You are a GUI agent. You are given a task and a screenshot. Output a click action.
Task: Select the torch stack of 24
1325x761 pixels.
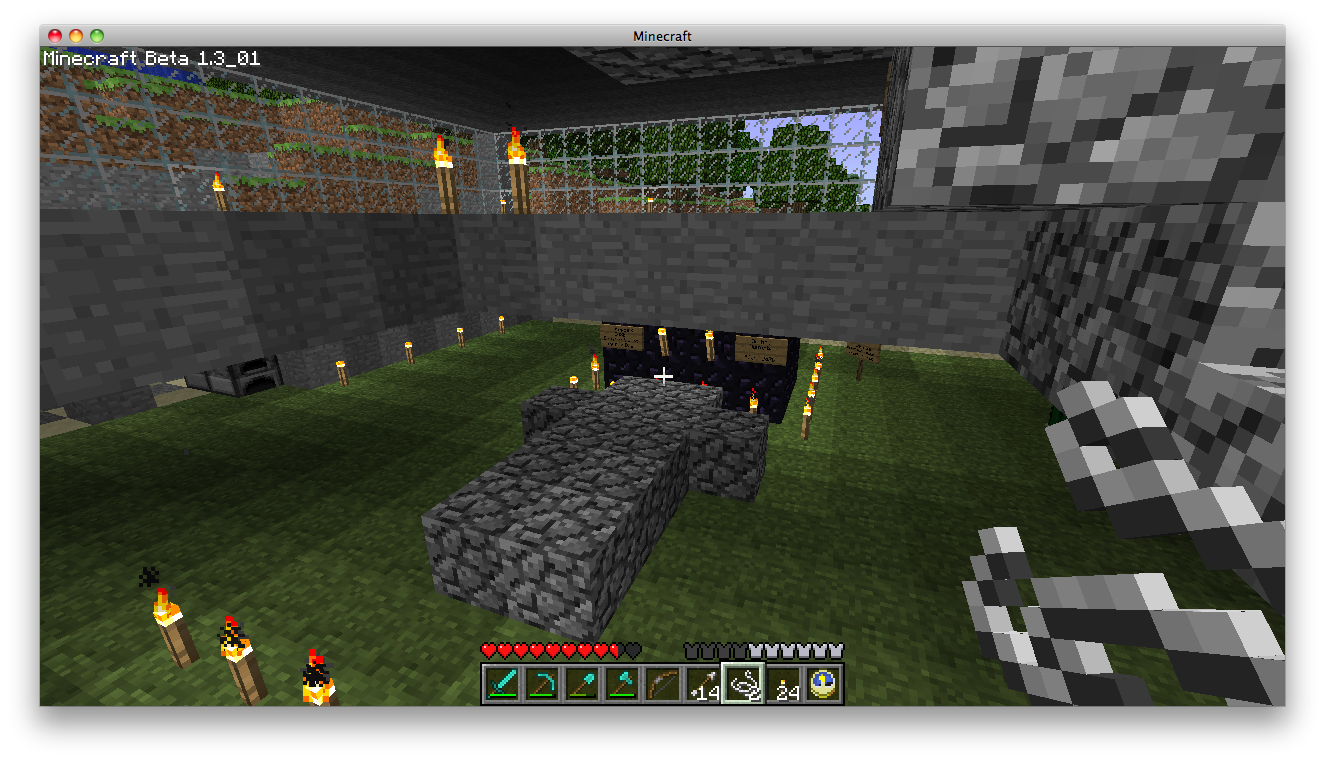(782, 685)
